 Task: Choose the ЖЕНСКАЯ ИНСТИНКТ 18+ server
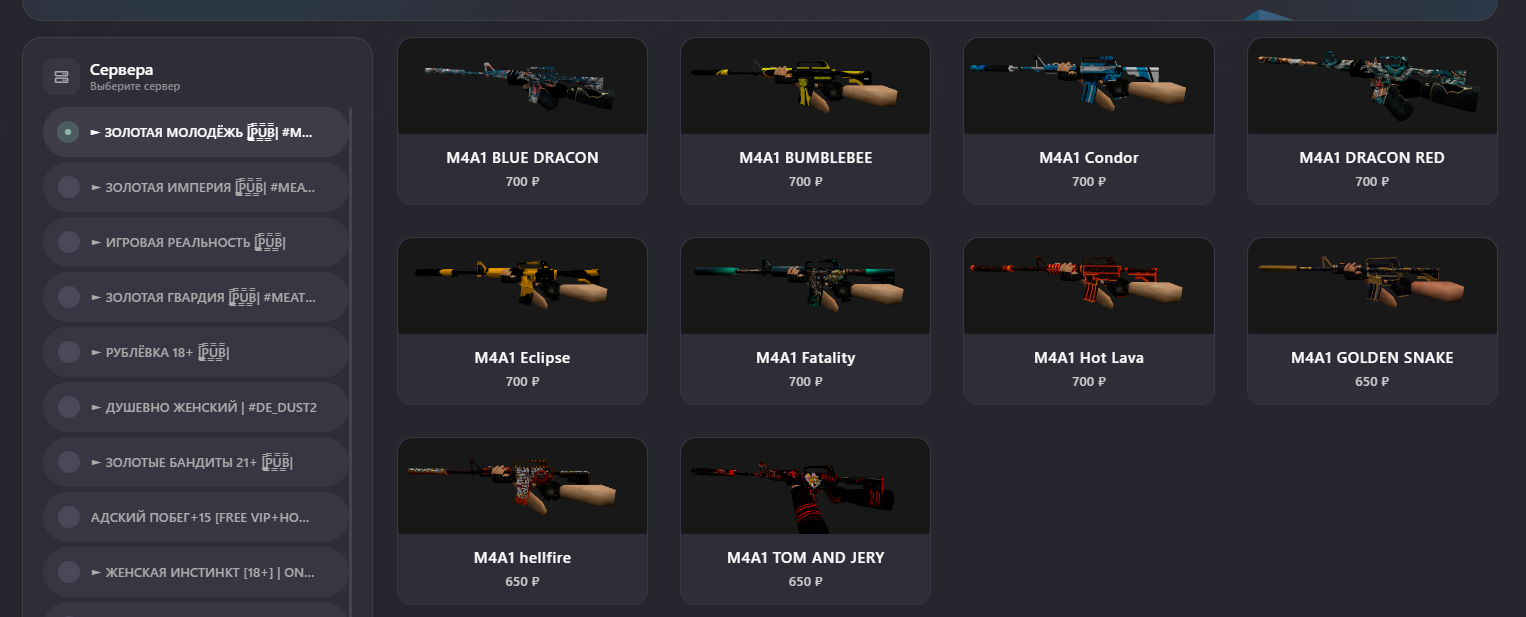pos(196,572)
